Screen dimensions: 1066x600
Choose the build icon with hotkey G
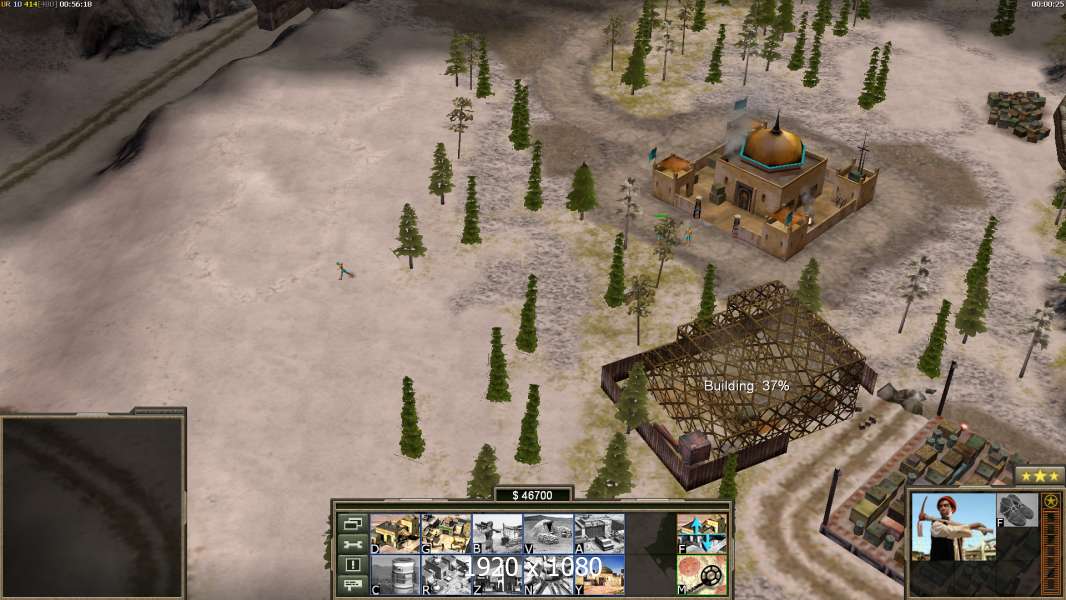pyautogui.click(x=446, y=533)
